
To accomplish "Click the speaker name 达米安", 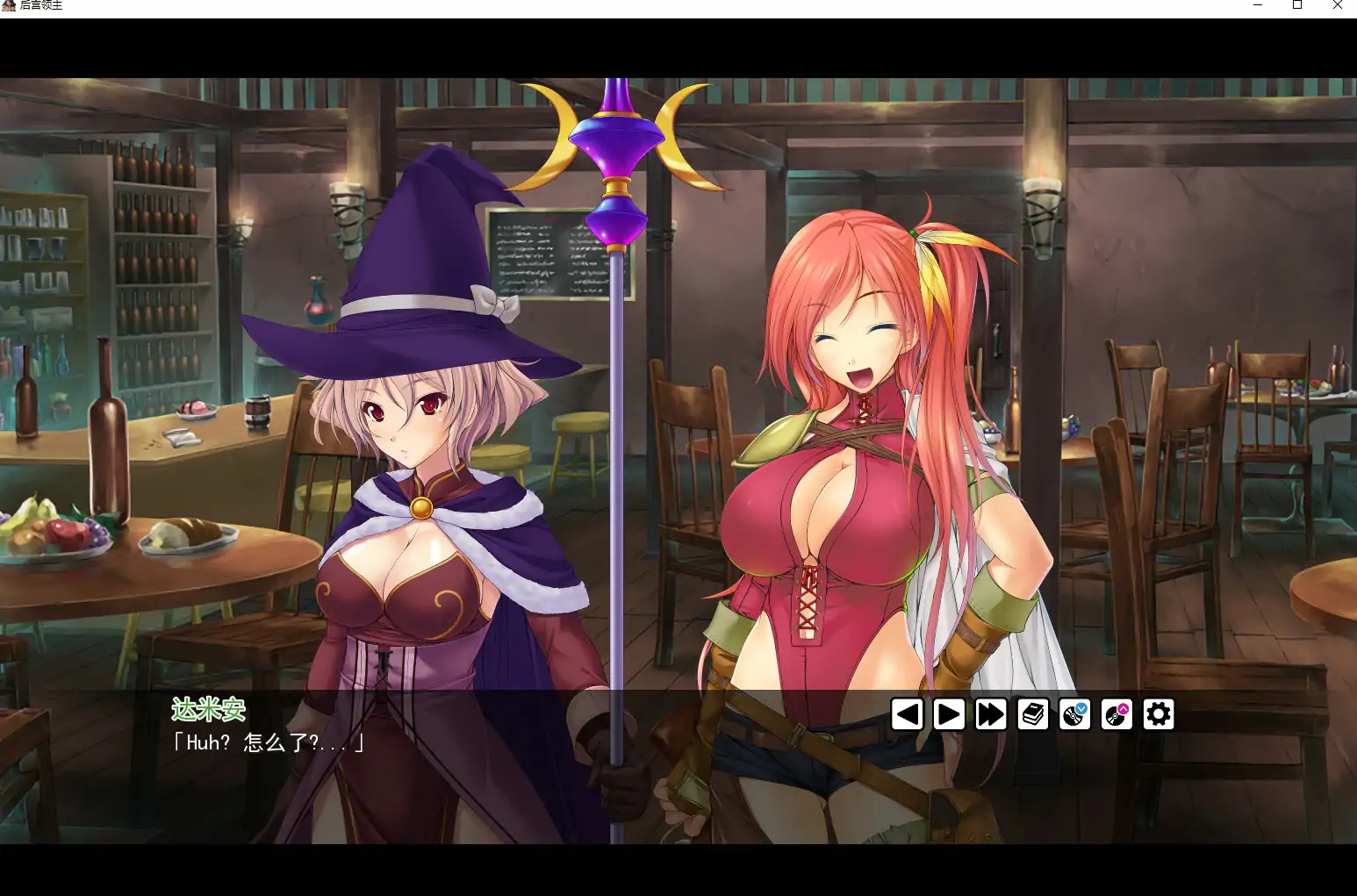I will click(x=209, y=710).
